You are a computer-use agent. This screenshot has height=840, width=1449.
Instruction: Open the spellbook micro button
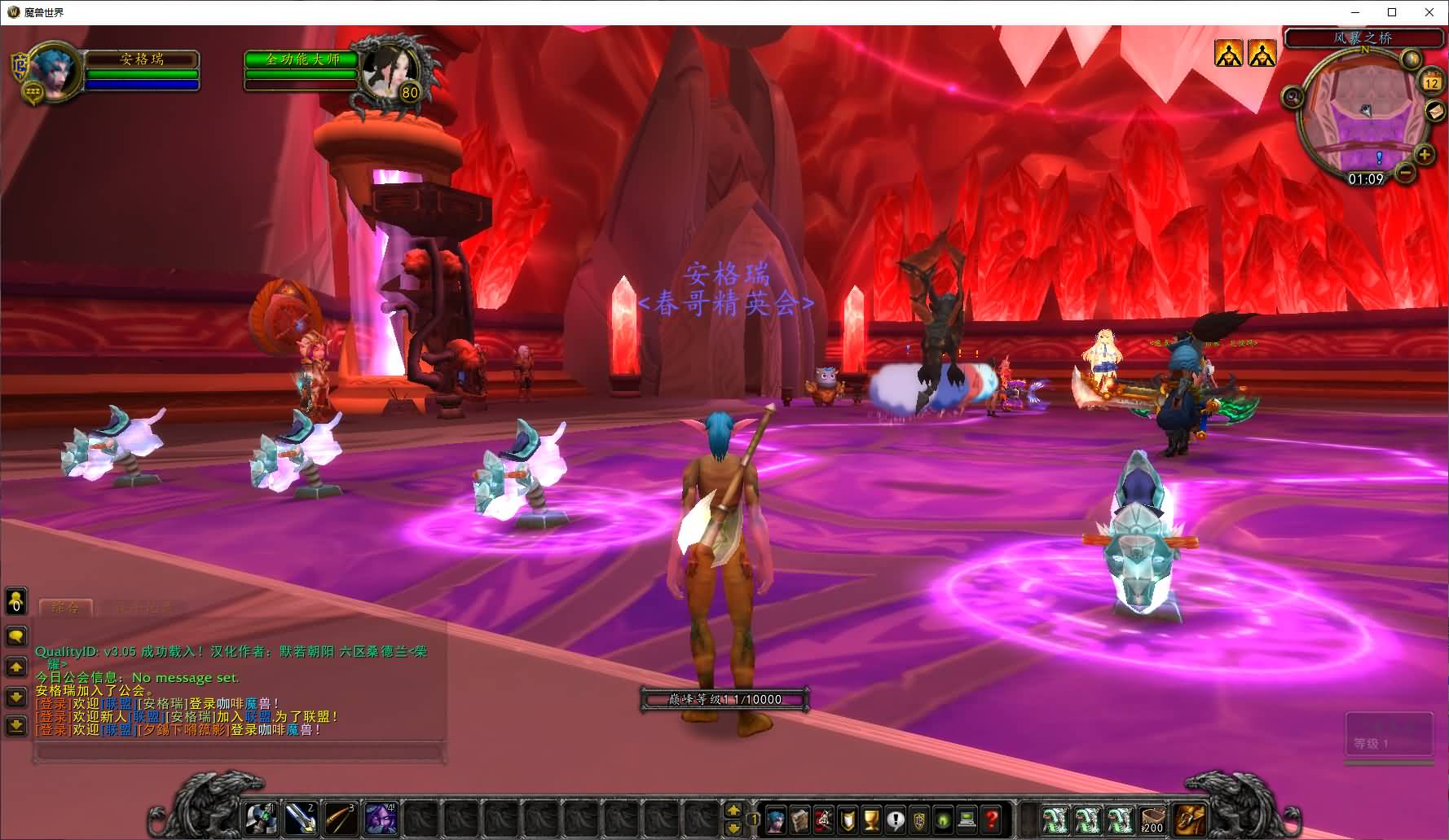pos(799,819)
